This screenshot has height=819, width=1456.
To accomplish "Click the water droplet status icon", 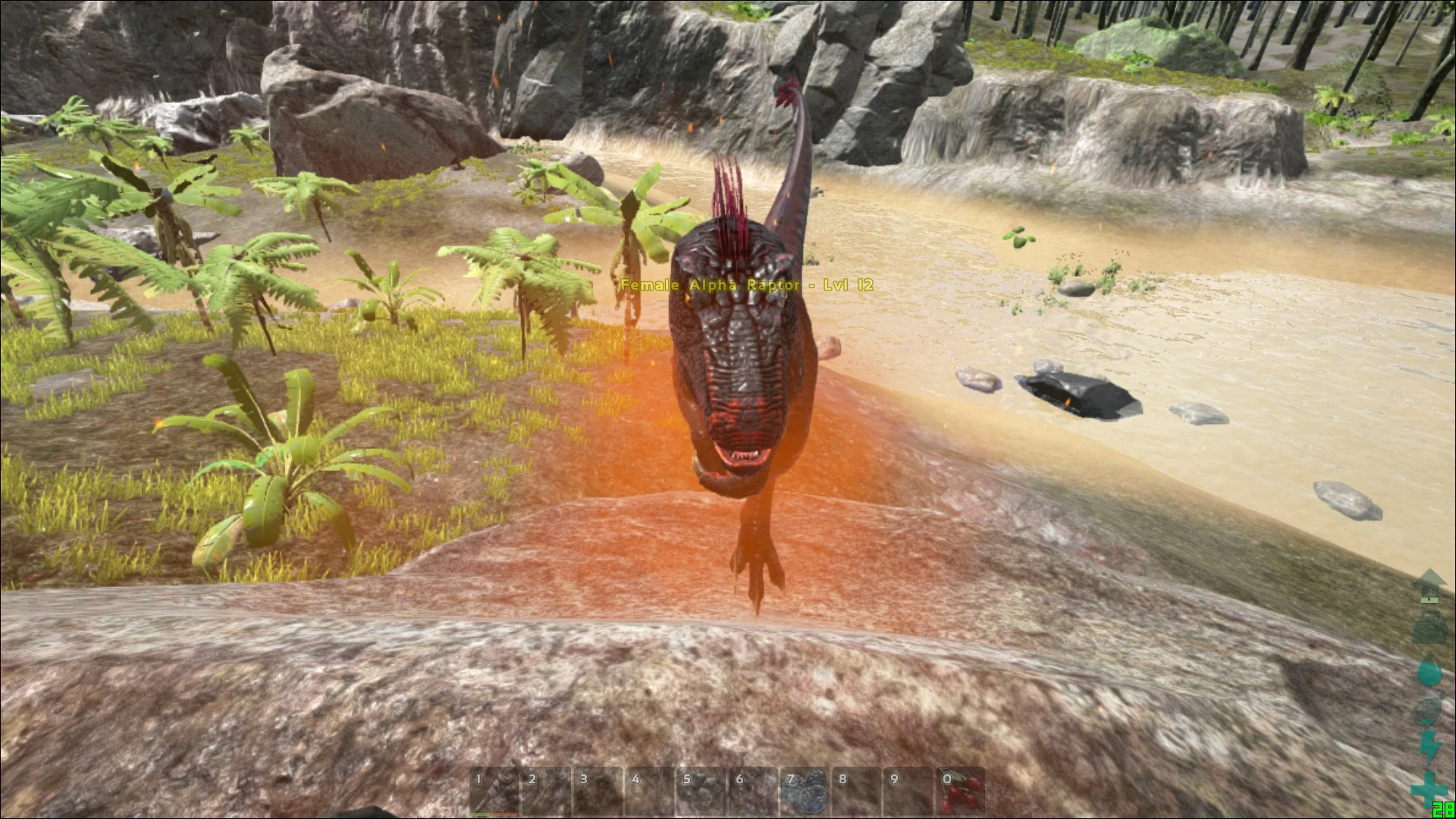I will pyautogui.click(x=1429, y=670).
